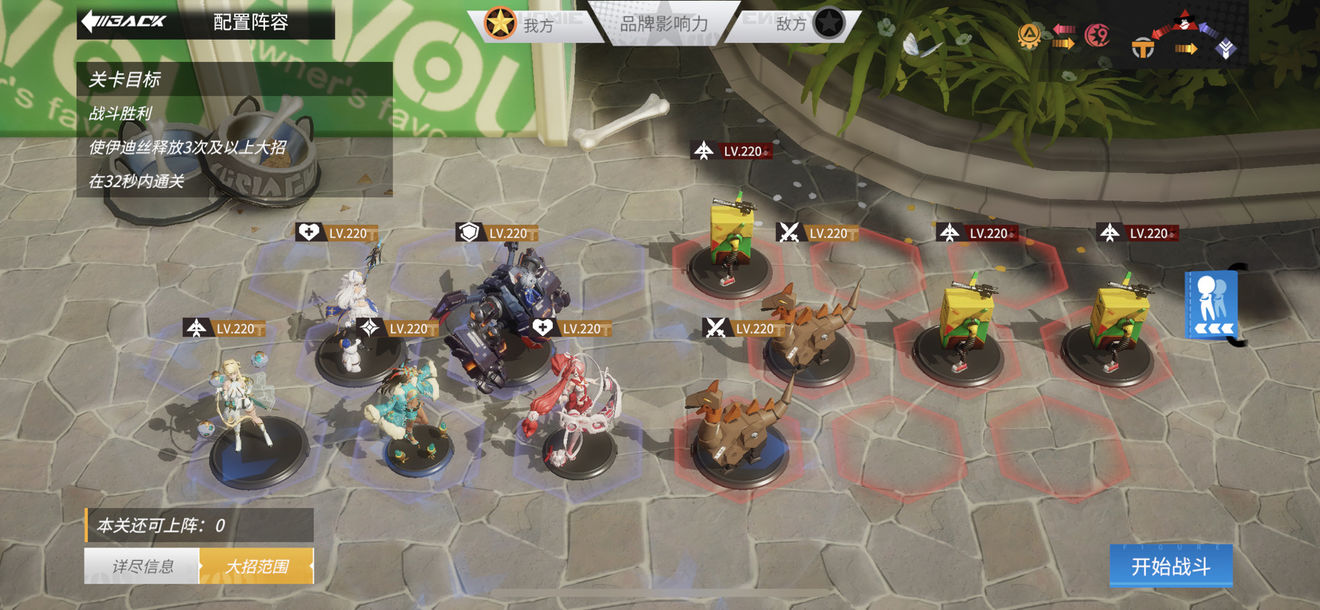1320x610 pixels.
Task: Show 详尽信息 detailed info
Action: pyautogui.click(x=142, y=566)
